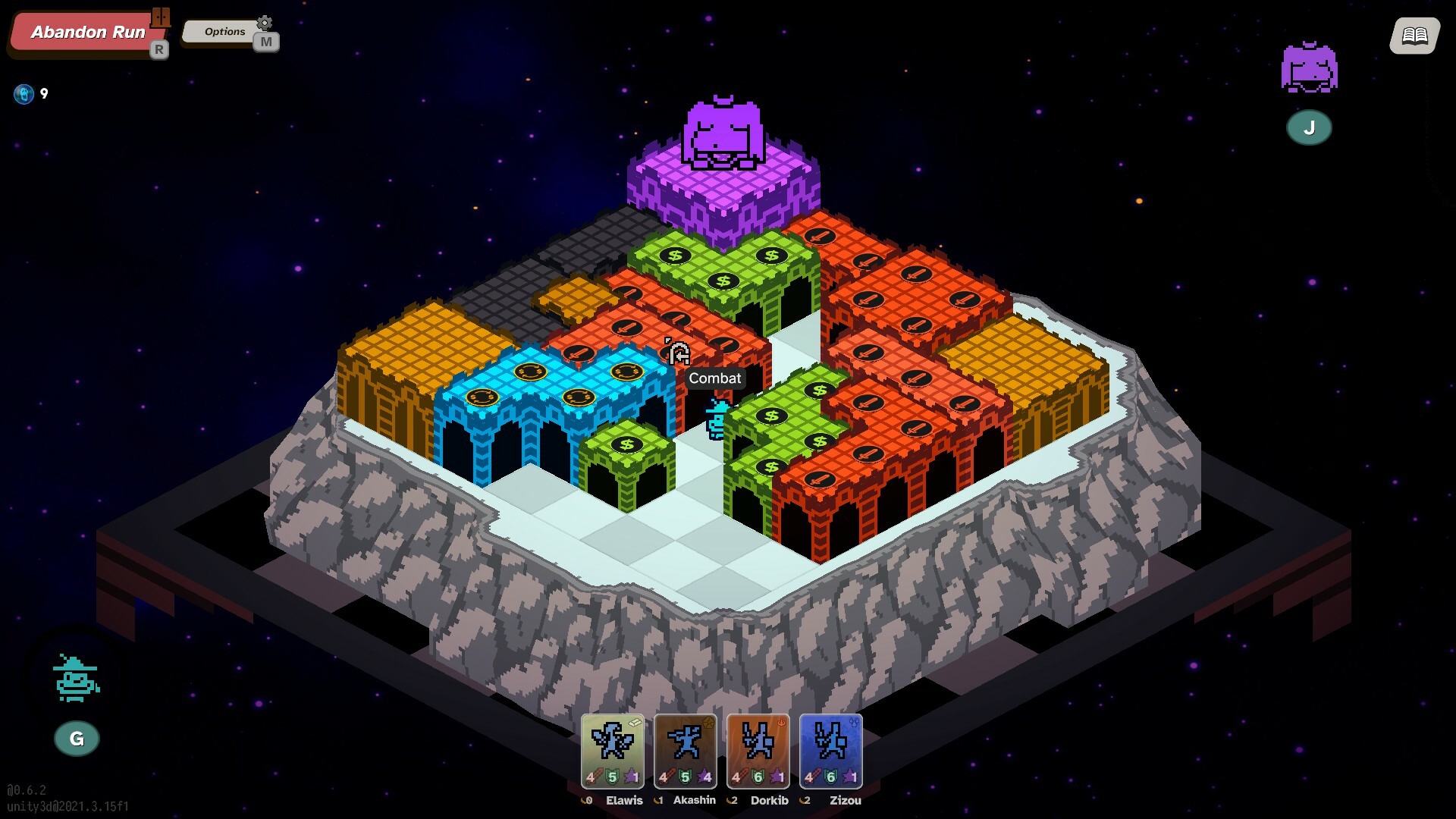Select the Dorkib unit card
The height and width of the screenshot is (819, 1456).
point(758,751)
